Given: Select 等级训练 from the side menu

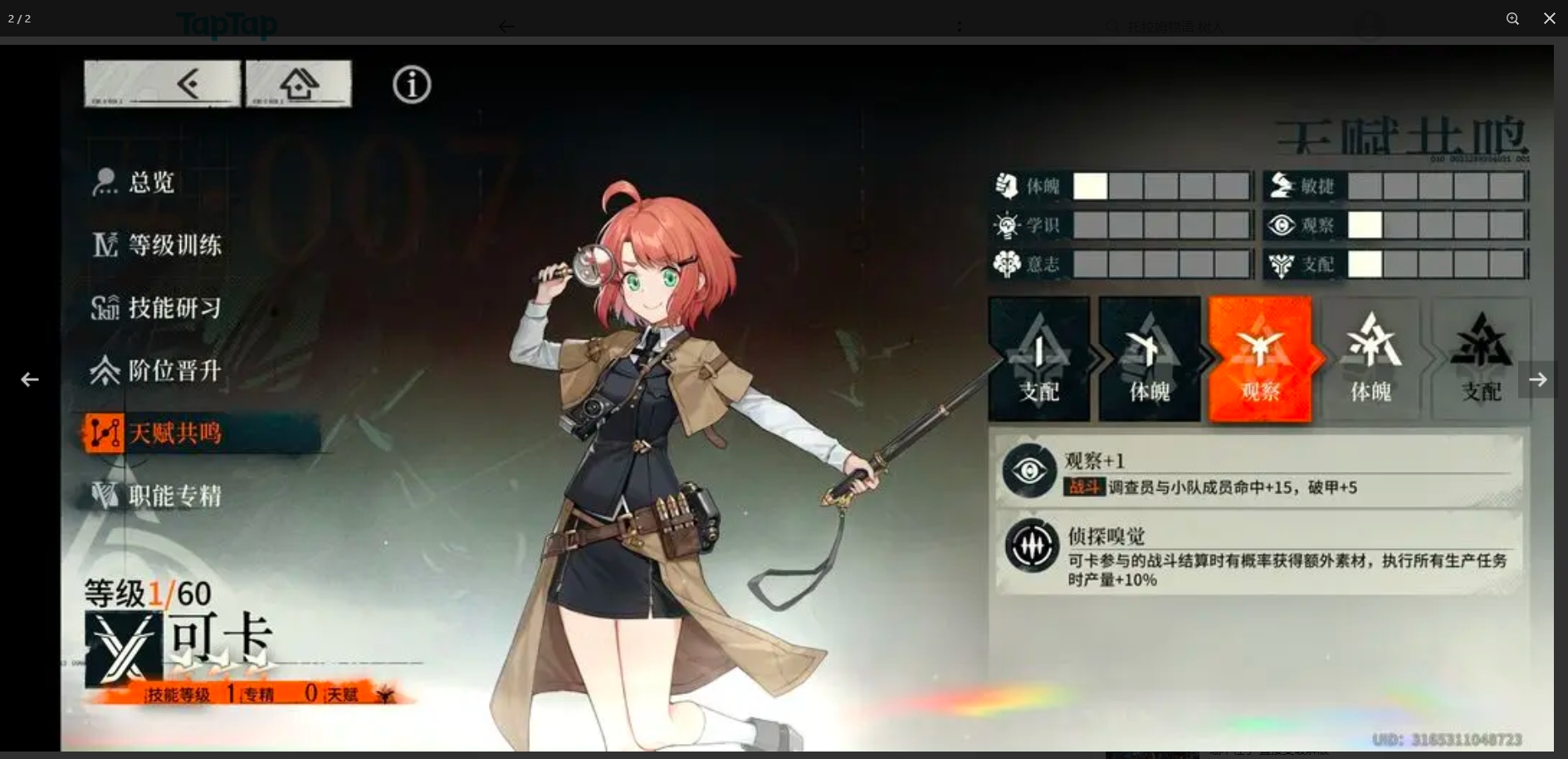Looking at the screenshot, I should [x=174, y=245].
